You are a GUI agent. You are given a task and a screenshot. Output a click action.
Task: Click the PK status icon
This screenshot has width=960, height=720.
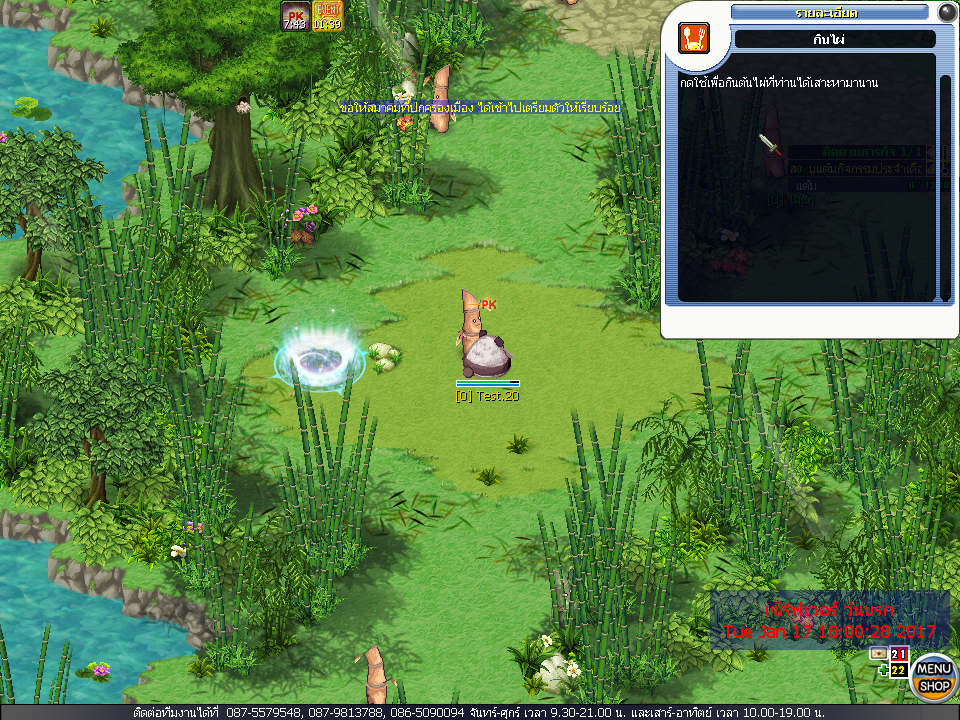tap(295, 16)
